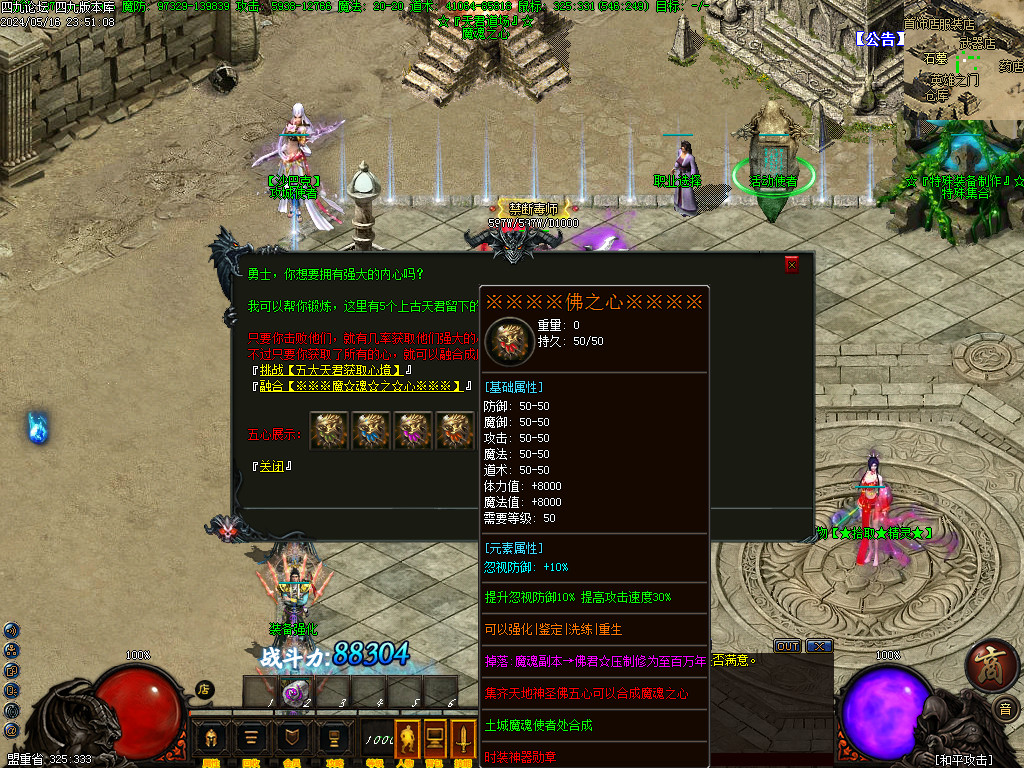Click the 关闭 link in the dialog
The width and height of the screenshot is (1024, 768).
coord(271,467)
